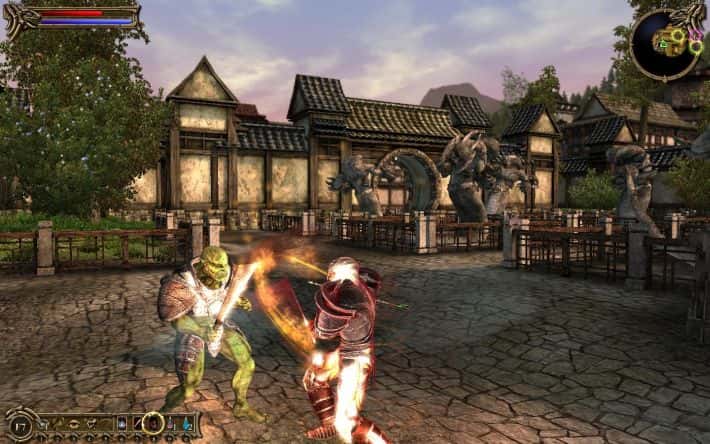Click the gold-ringed active hotbar slot

pyautogui.click(x=153, y=423)
